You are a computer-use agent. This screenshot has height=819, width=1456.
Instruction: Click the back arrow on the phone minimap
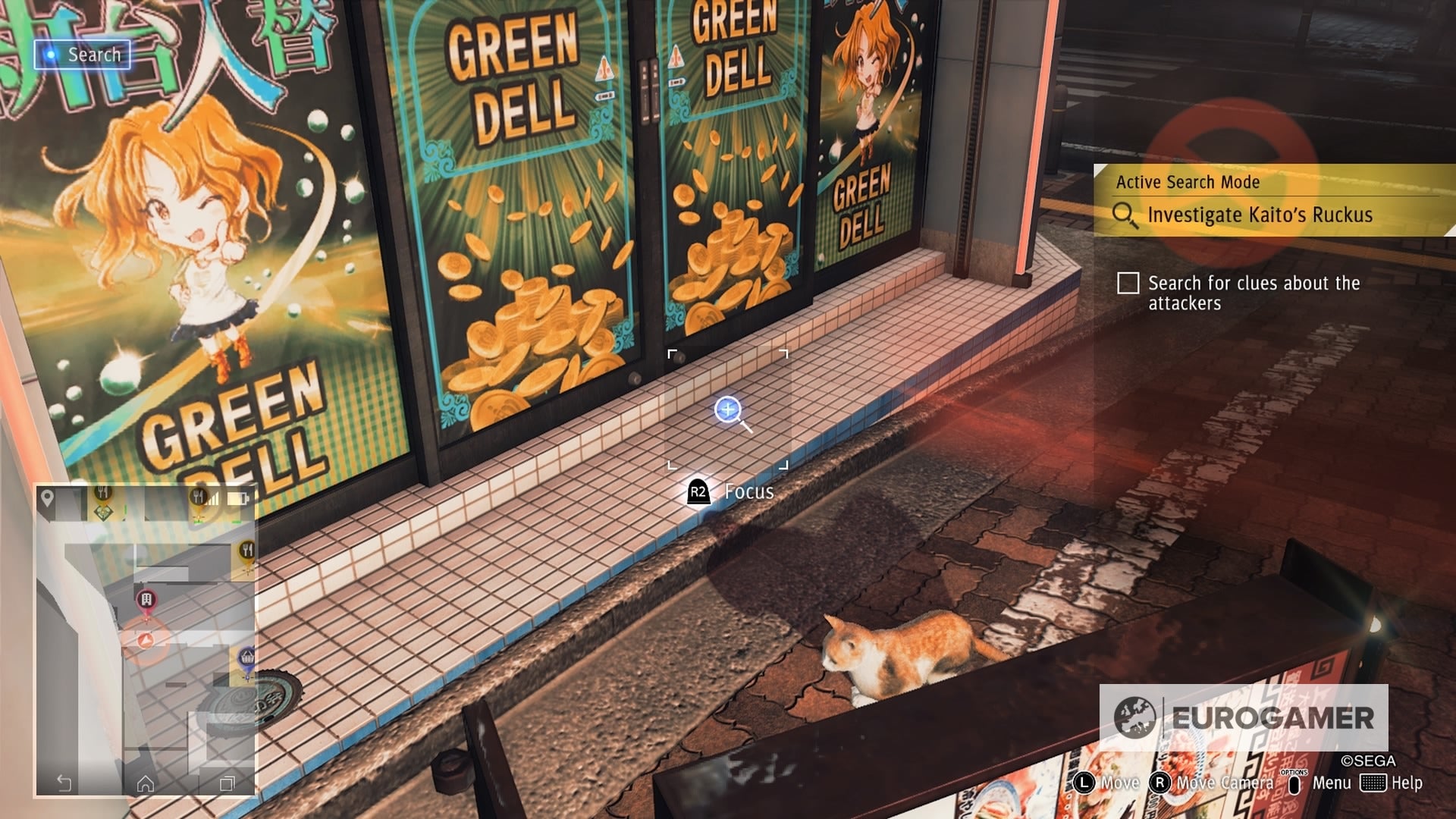(63, 783)
